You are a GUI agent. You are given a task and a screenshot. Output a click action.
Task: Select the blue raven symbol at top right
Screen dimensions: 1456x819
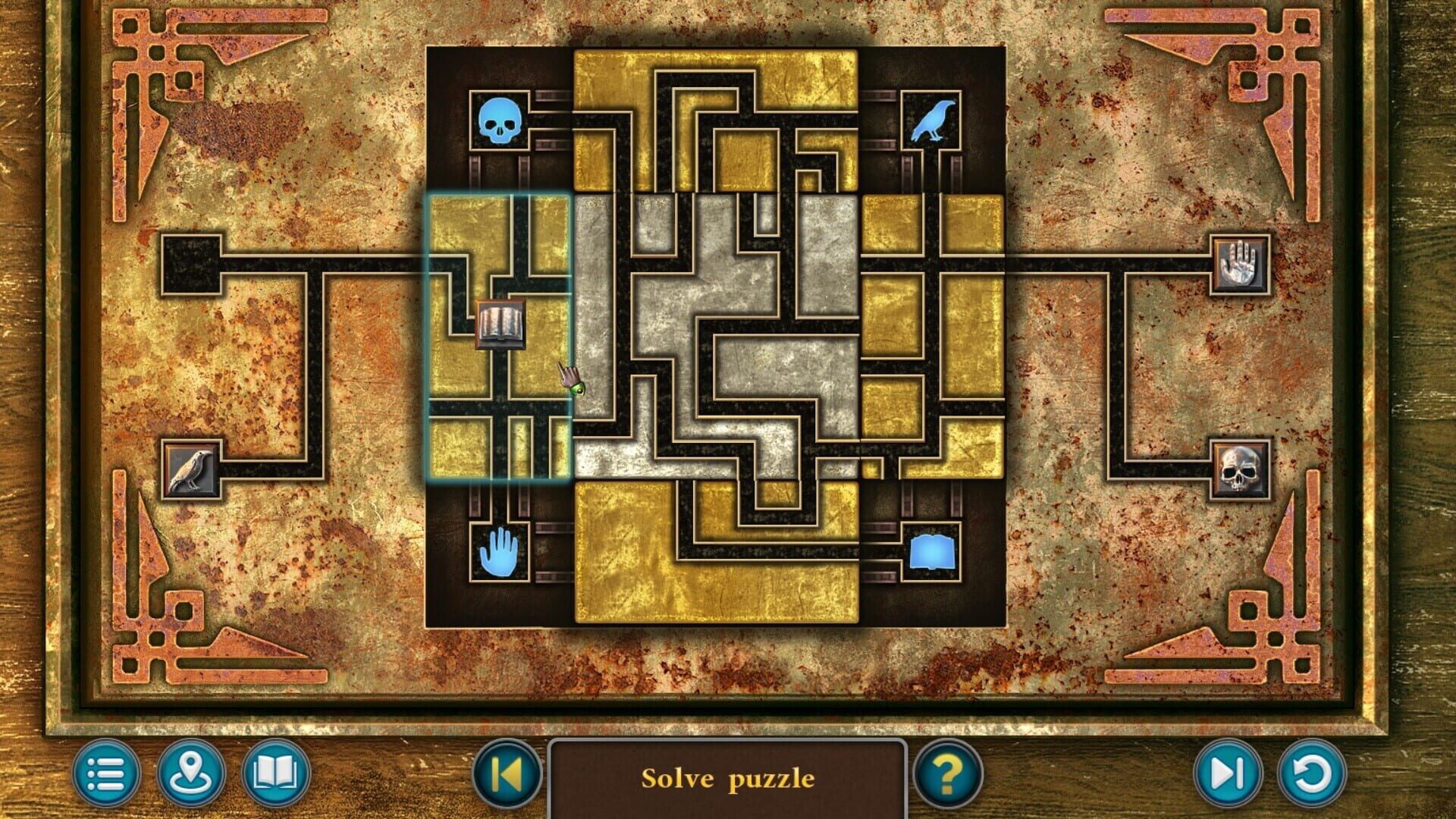pos(933,119)
